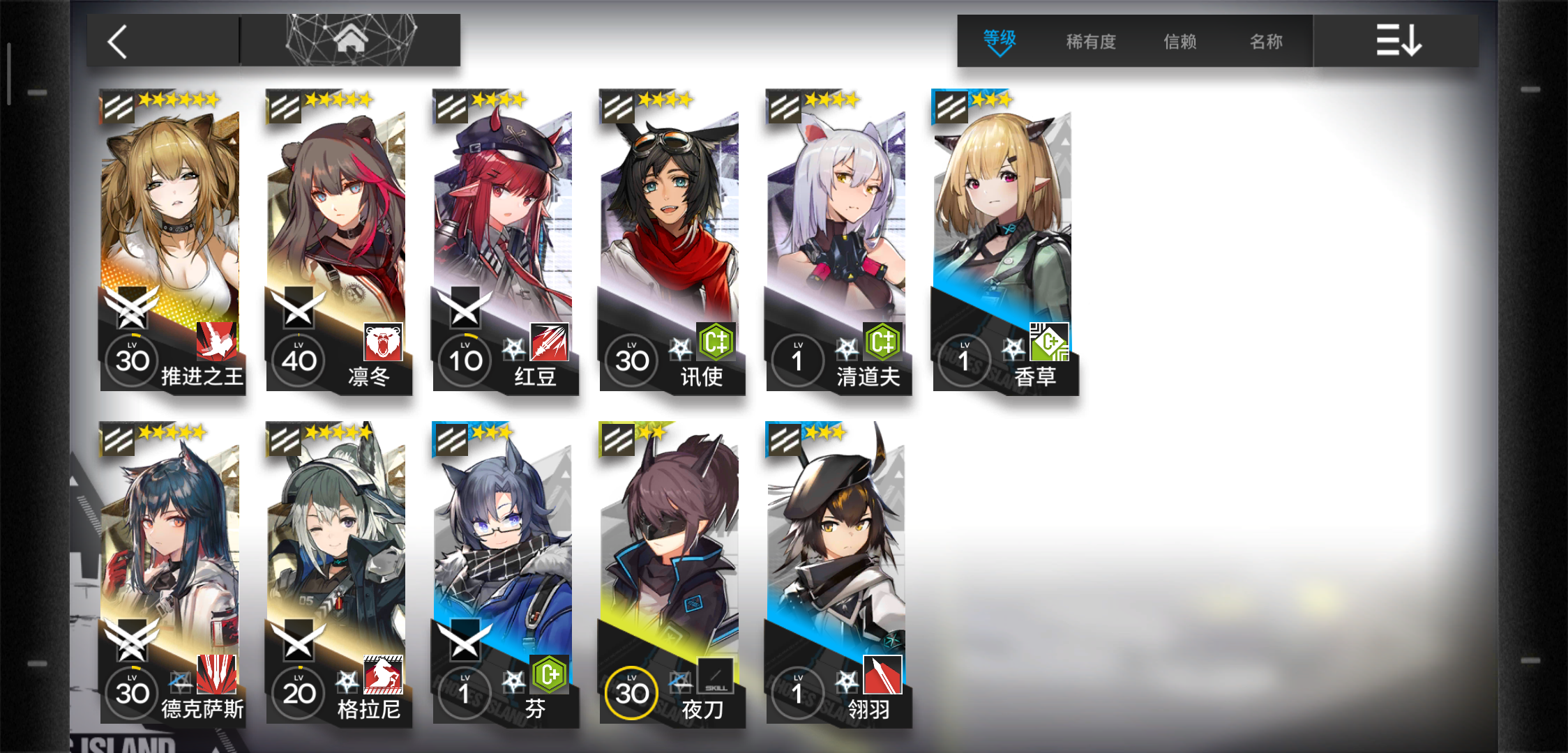Sort operators by 信赖 trust
Screen dimensions: 1568x753
[1180, 42]
